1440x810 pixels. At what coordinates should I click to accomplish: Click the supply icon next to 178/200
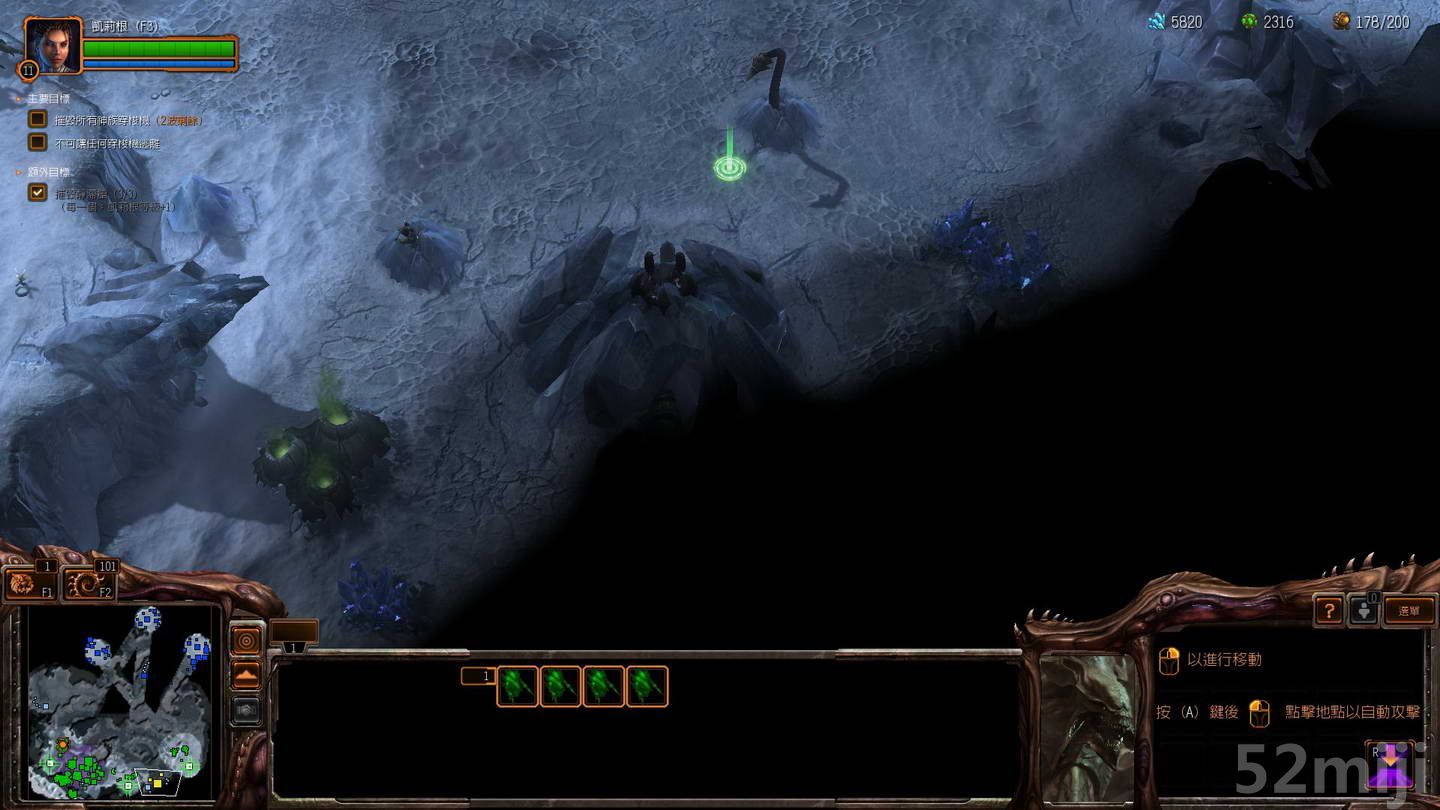(x=1343, y=21)
